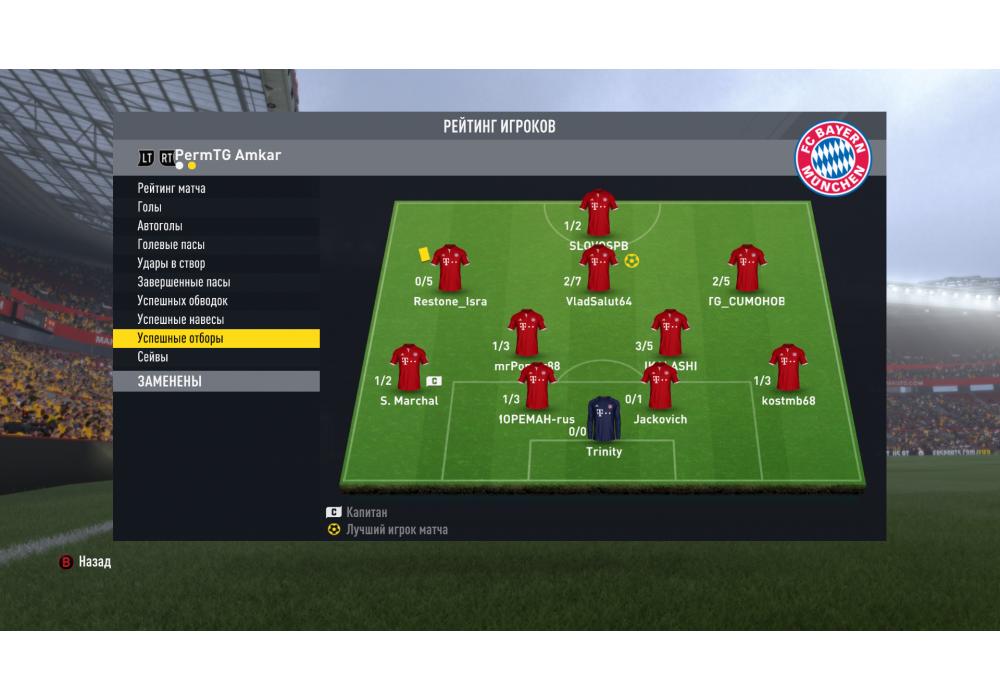This screenshot has width=1000, height=700.
Task: Choose player Restone_Isra with yellow card
Action: 449,267
